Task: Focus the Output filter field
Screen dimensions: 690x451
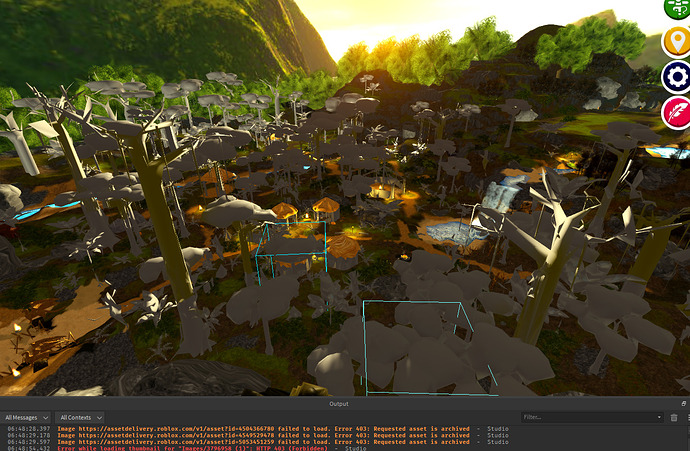Action: click(590, 417)
